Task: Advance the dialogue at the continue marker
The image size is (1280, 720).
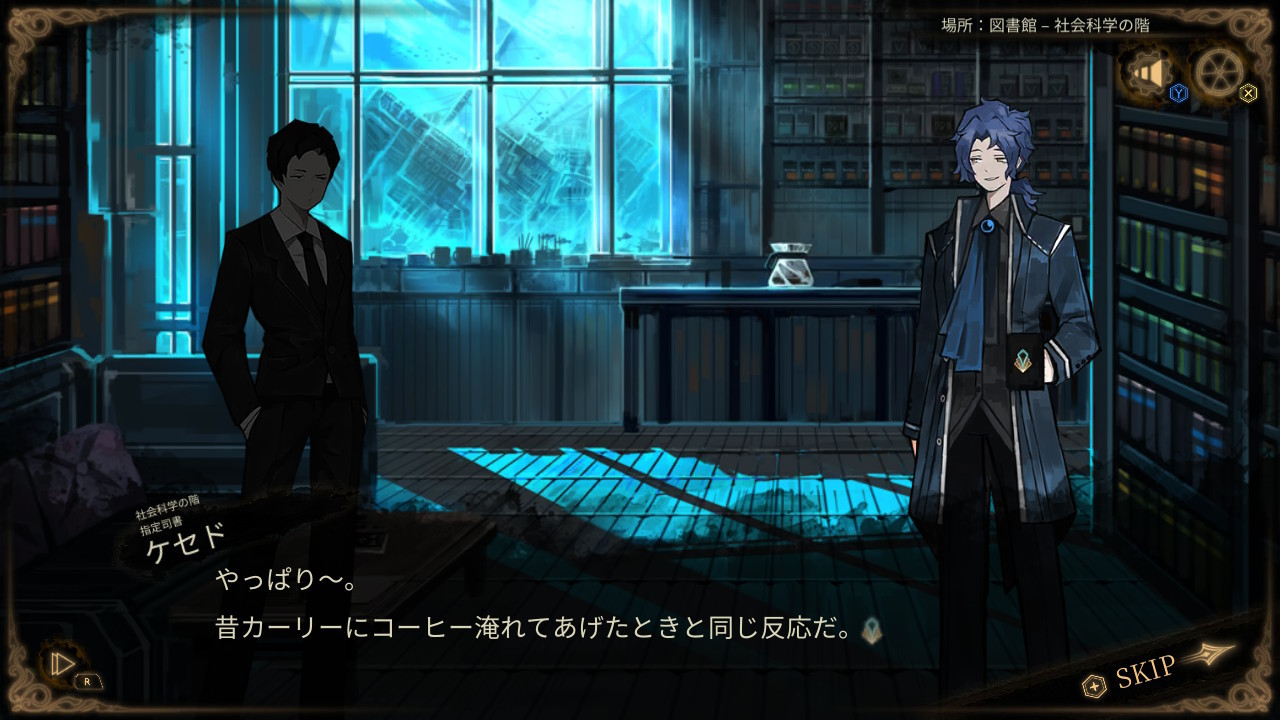Action: coord(872,630)
